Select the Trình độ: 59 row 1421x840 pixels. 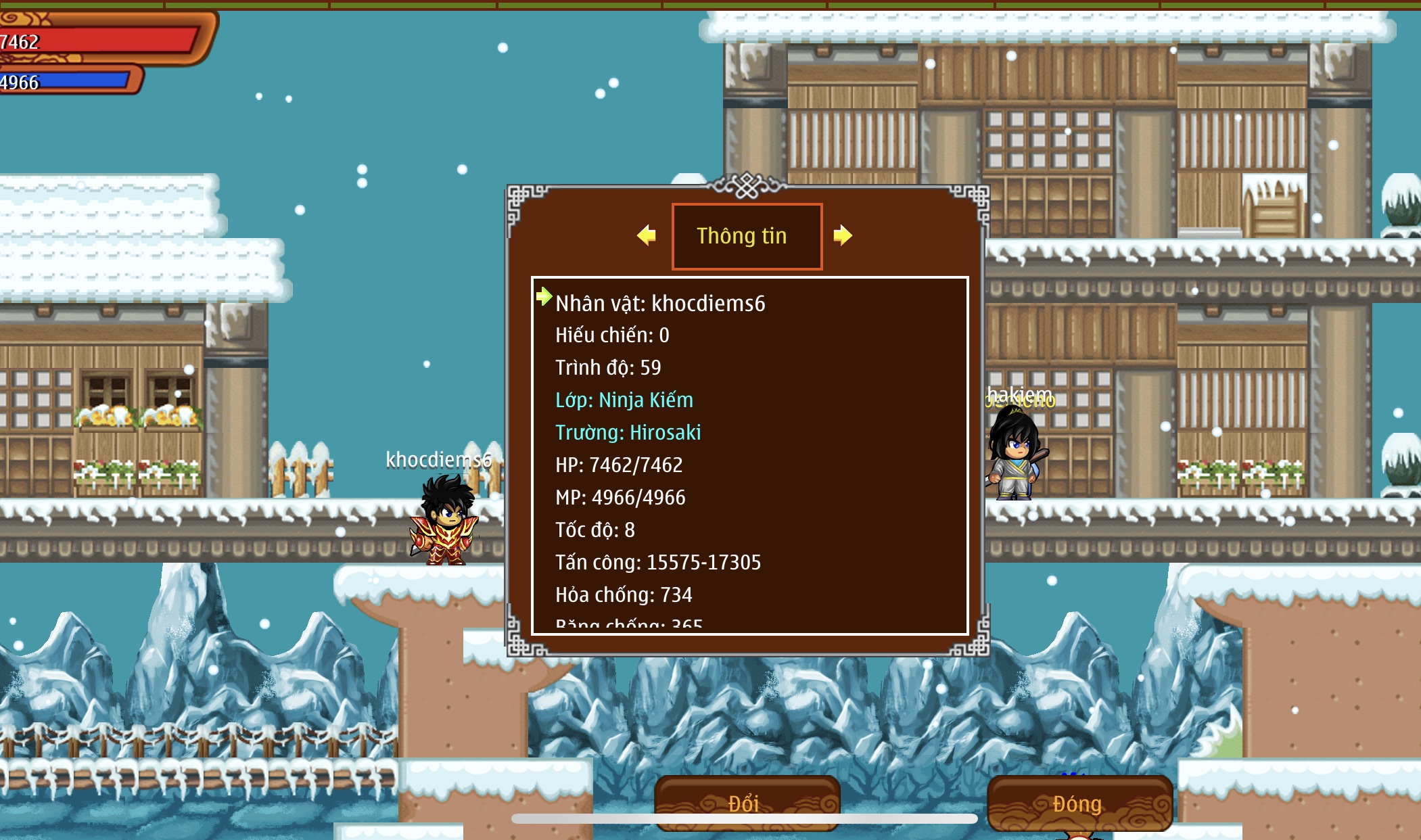pyautogui.click(x=608, y=368)
